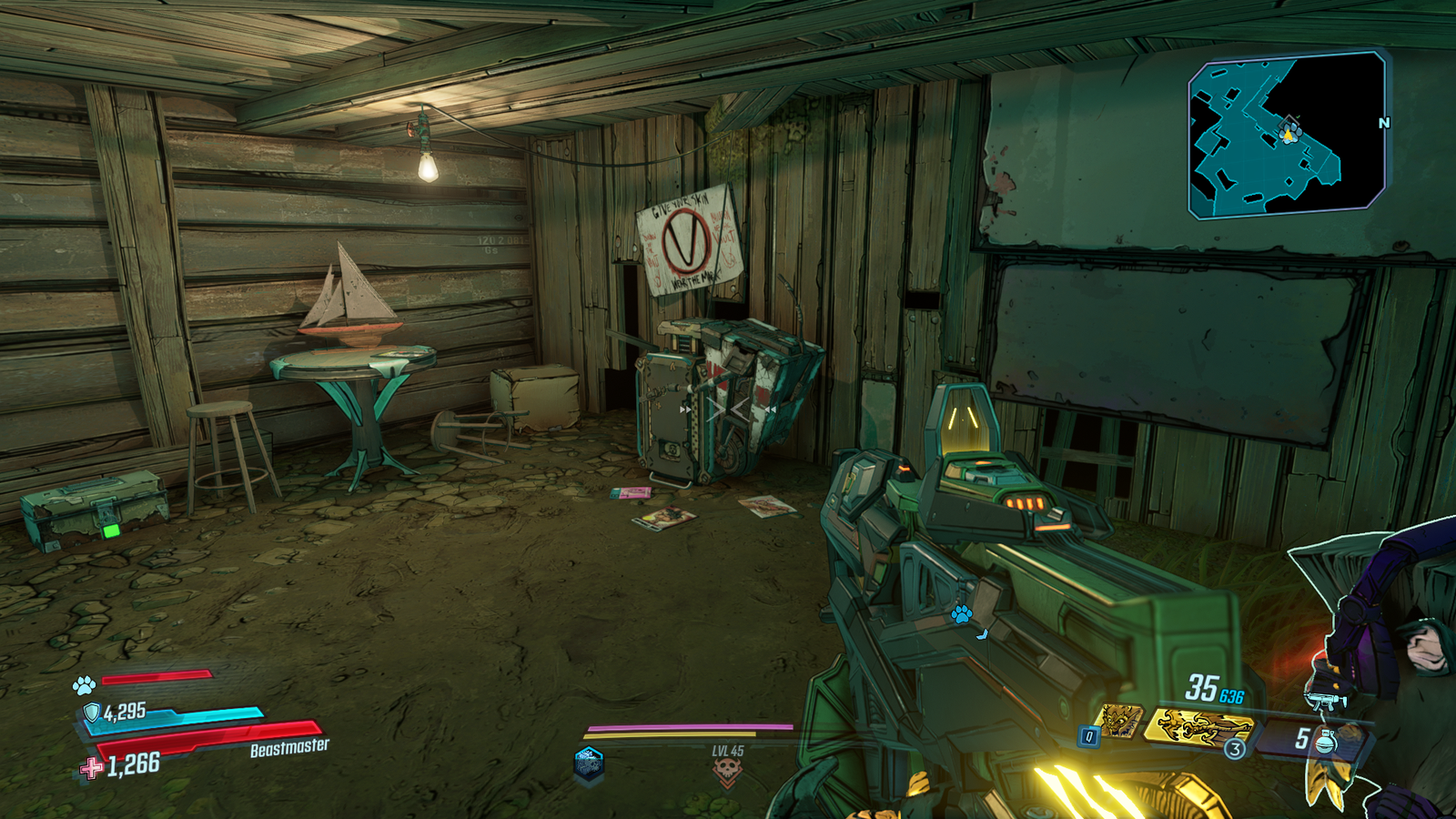Click the grenade icon showing 5 remaining
The image size is (1456, 819).
pos(1325,742)
